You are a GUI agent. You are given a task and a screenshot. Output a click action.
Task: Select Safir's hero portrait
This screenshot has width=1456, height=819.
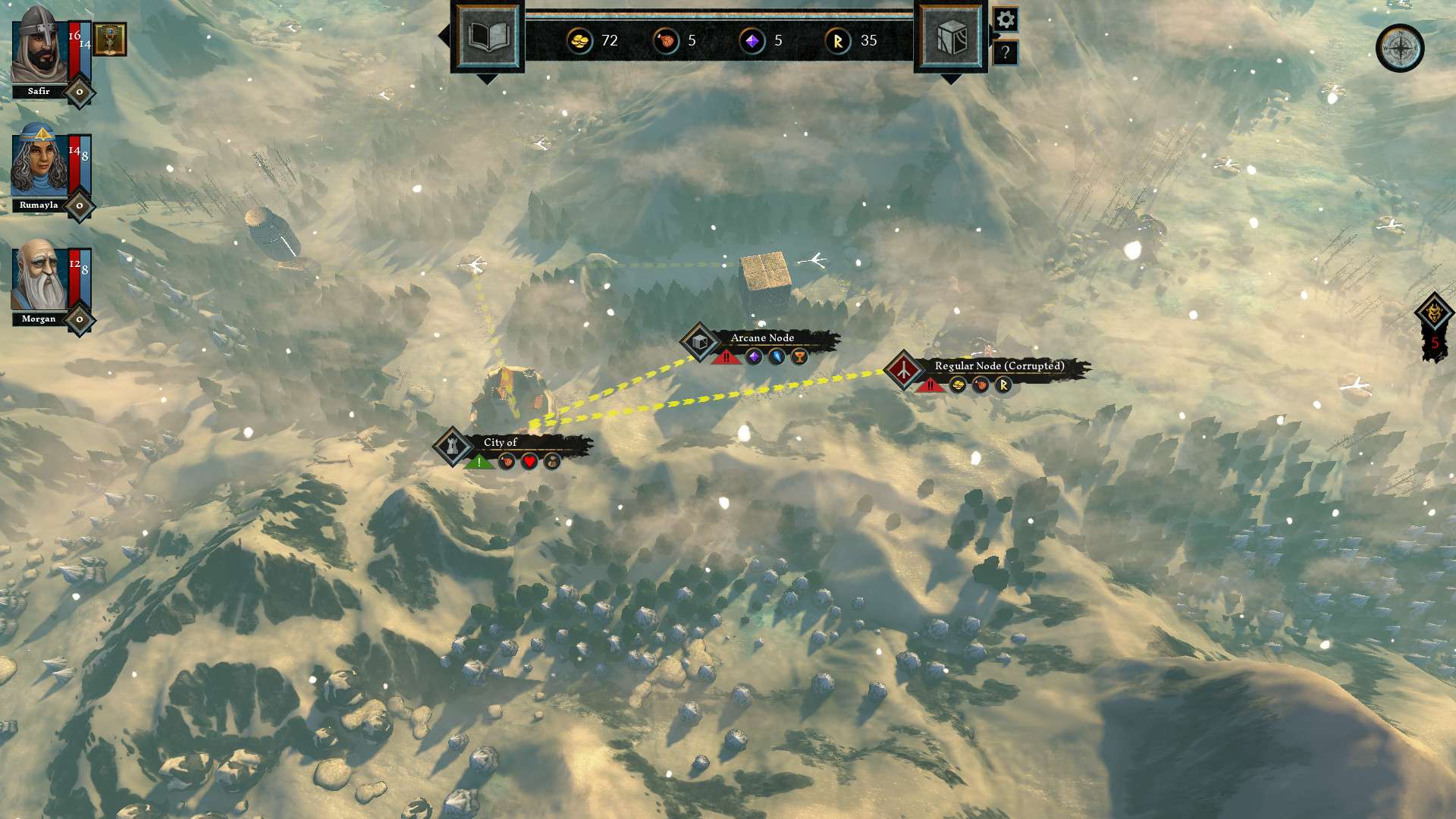pos(38,45)
